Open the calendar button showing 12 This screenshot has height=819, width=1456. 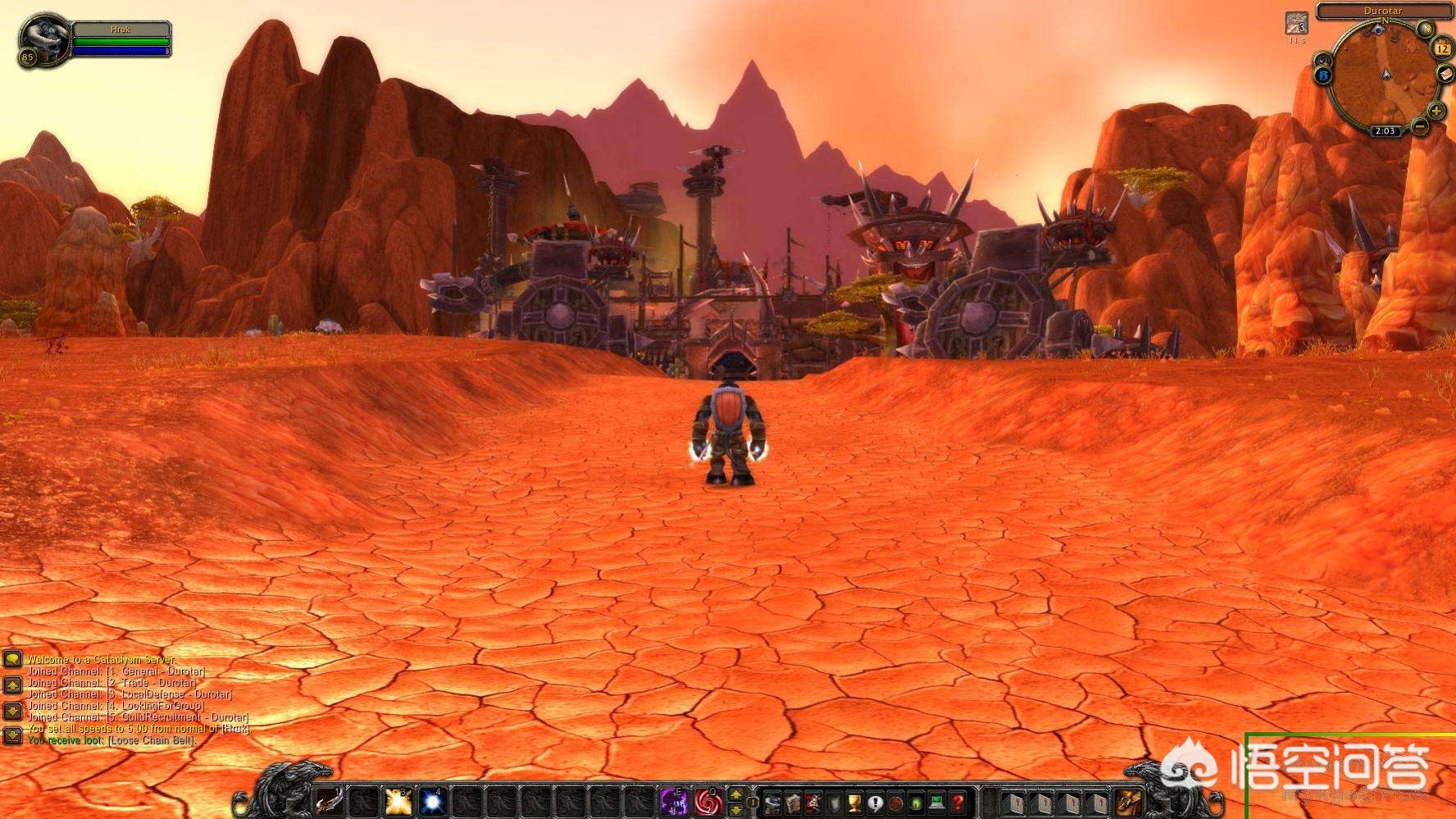1442,48
